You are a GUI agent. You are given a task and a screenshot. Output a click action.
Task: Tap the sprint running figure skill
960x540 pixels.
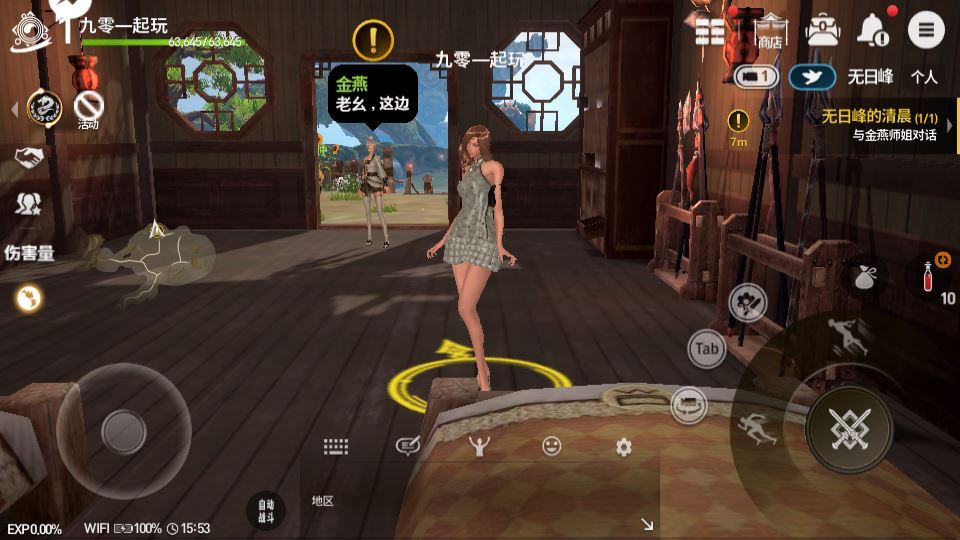(851, 338)
